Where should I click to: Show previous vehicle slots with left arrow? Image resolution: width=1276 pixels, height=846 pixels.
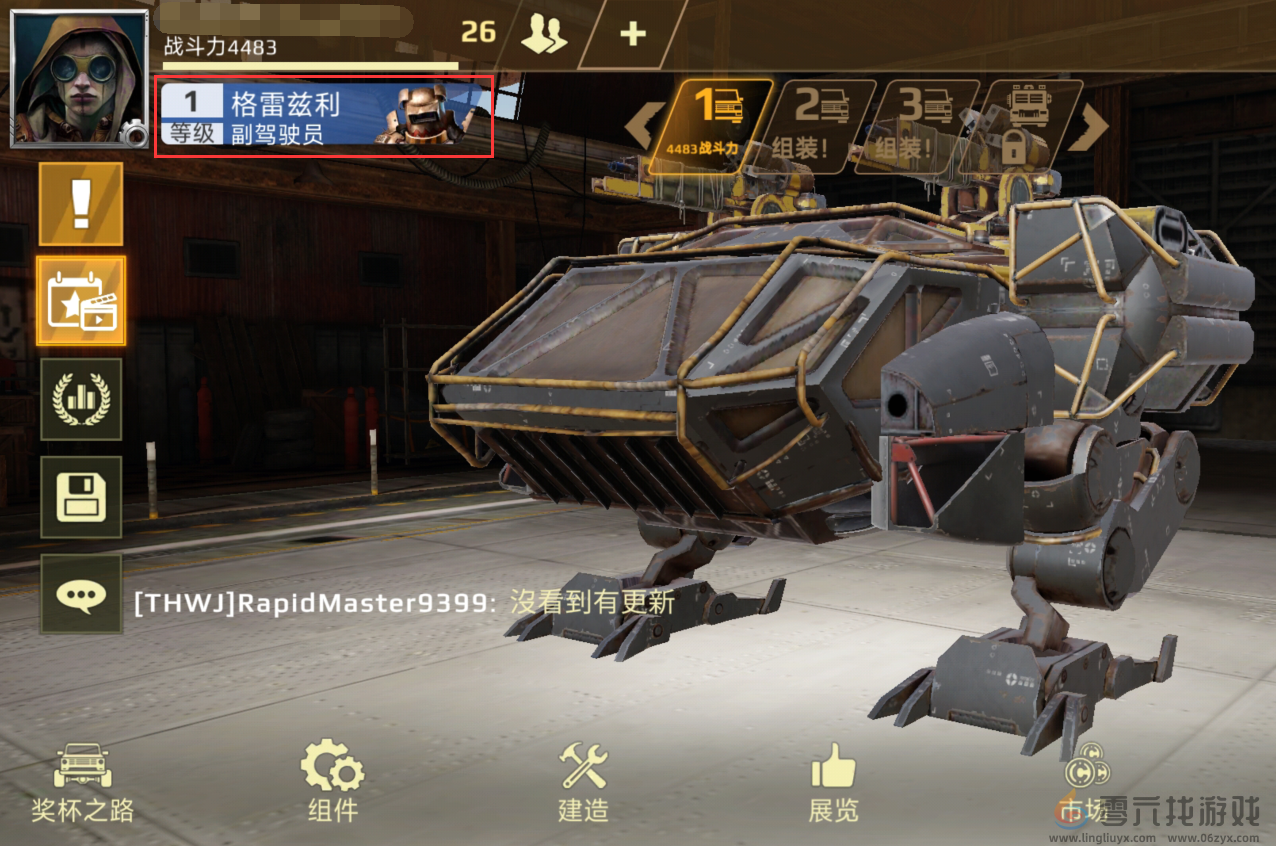(643, 126)
